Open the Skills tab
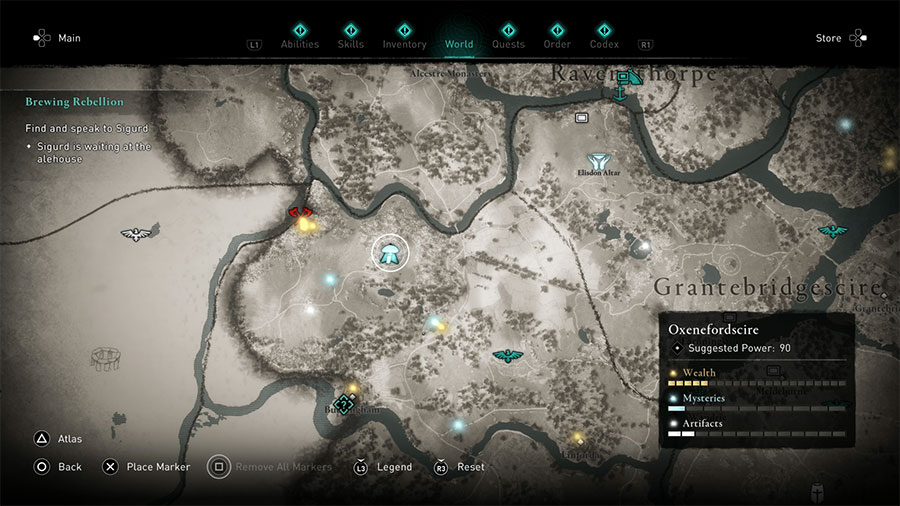Viewport: 900px width, 506px height. [351, 44]
